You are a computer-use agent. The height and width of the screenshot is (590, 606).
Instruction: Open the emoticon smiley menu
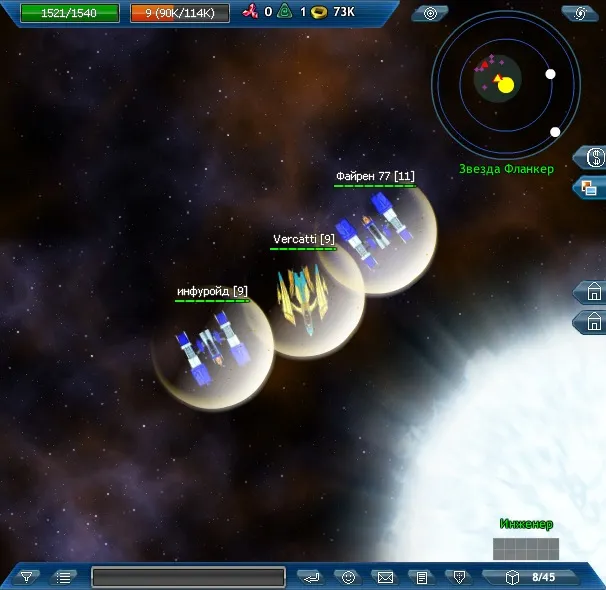(x=347, y=577)
